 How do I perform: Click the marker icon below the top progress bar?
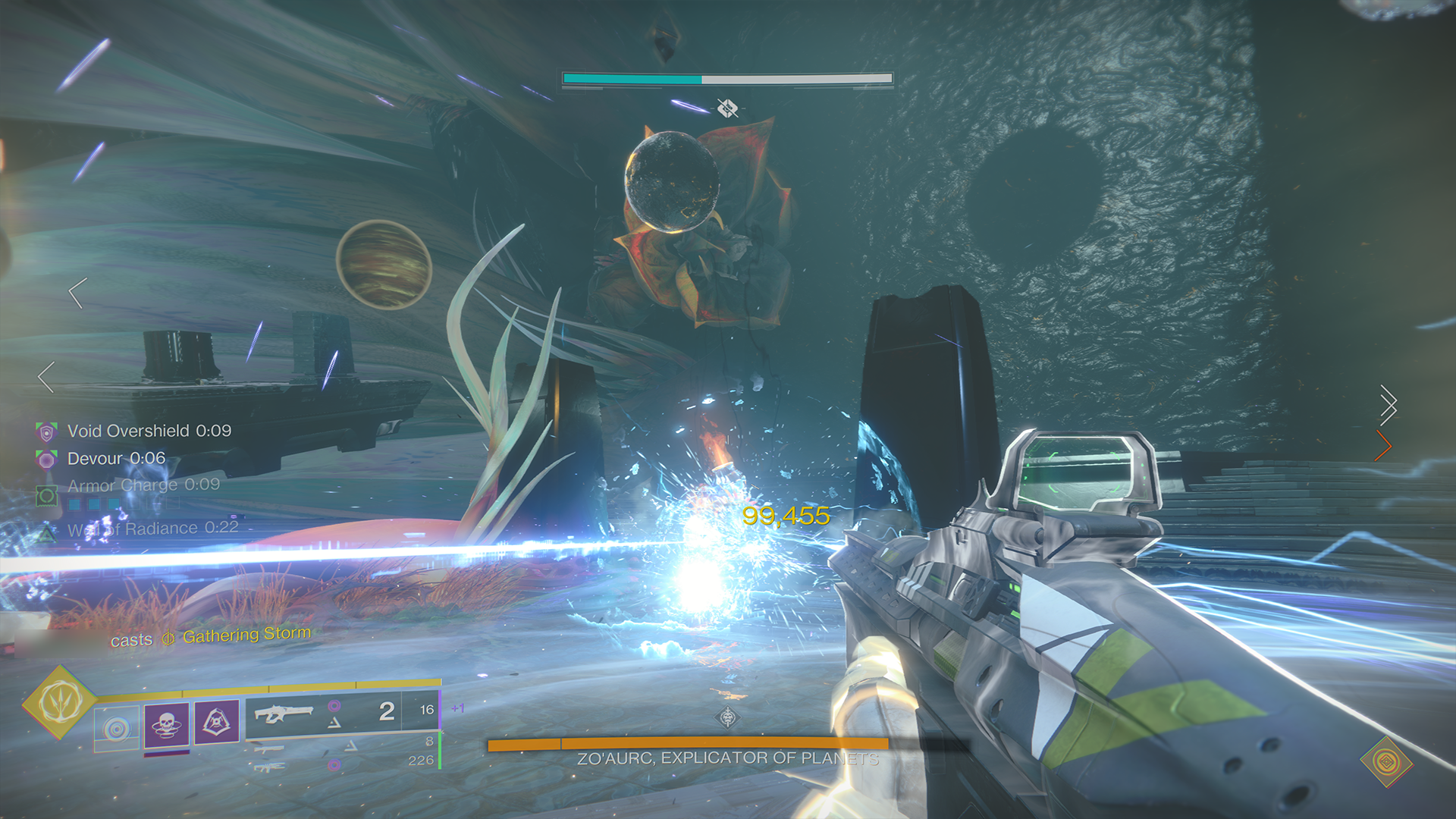point(727,108)
